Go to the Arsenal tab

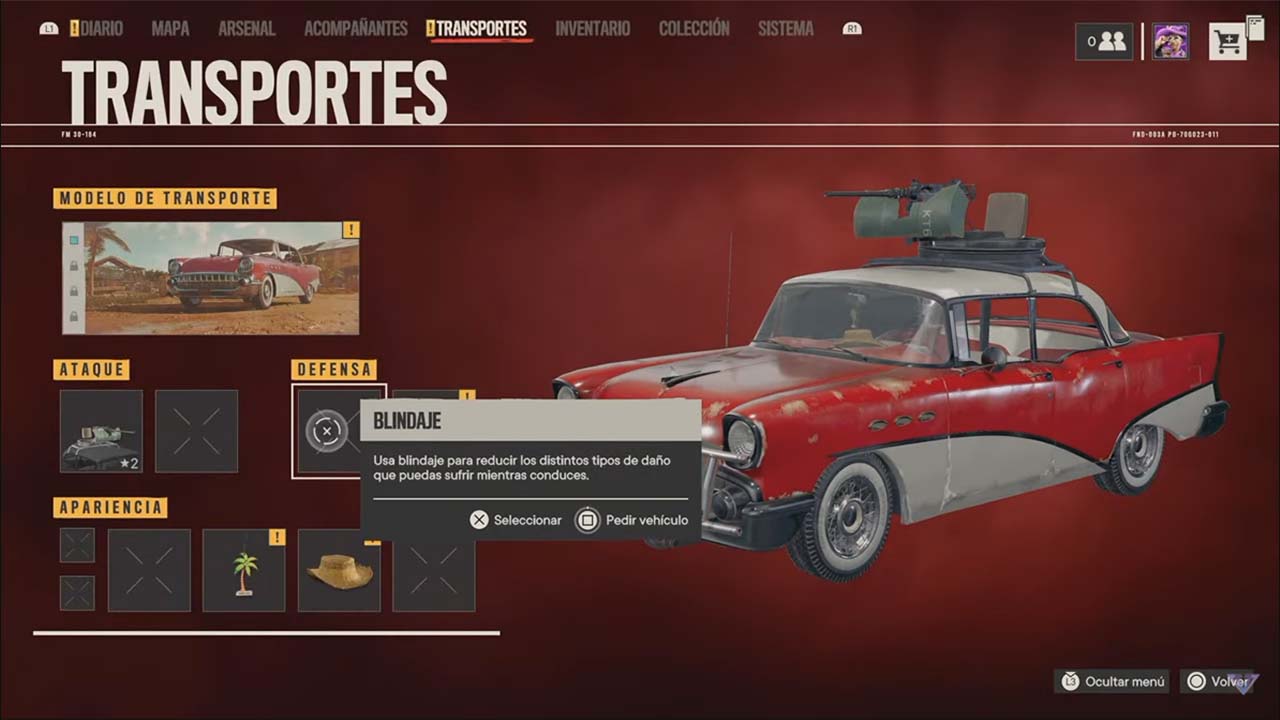coord(247,29)
